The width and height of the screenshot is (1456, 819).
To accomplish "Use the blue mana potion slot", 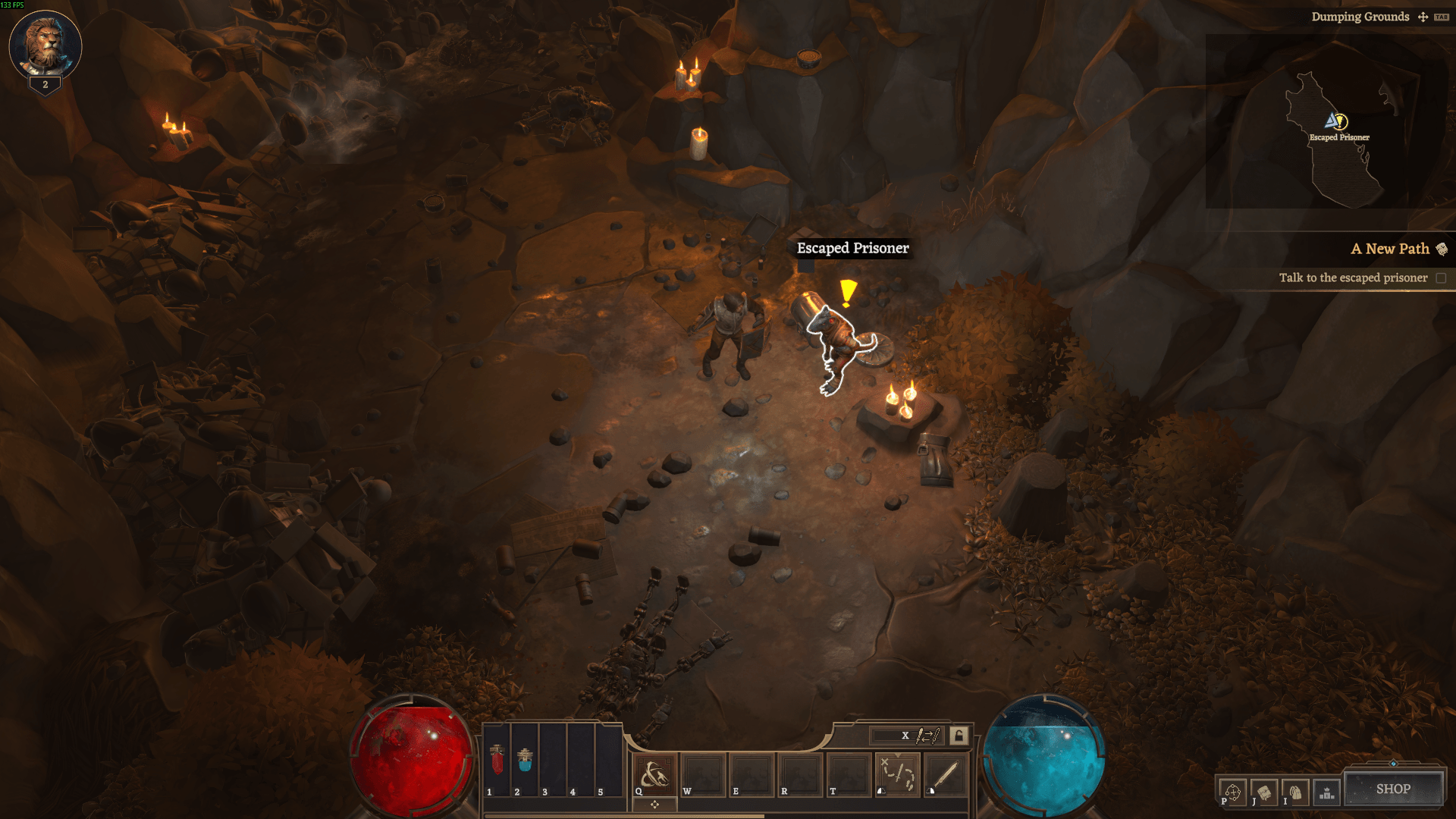I will [x=525, y=759].
